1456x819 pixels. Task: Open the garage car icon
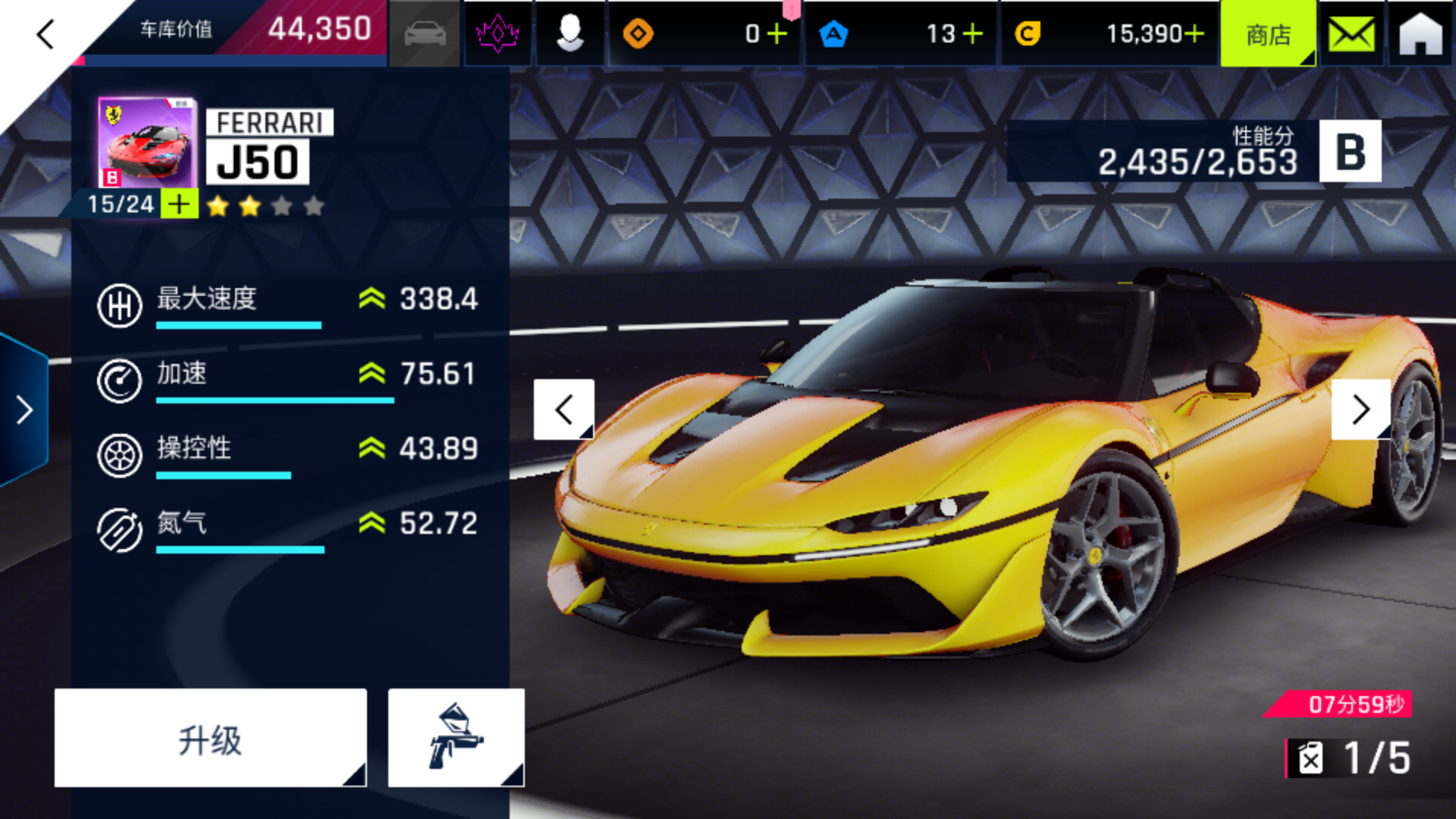click(425, 34)
